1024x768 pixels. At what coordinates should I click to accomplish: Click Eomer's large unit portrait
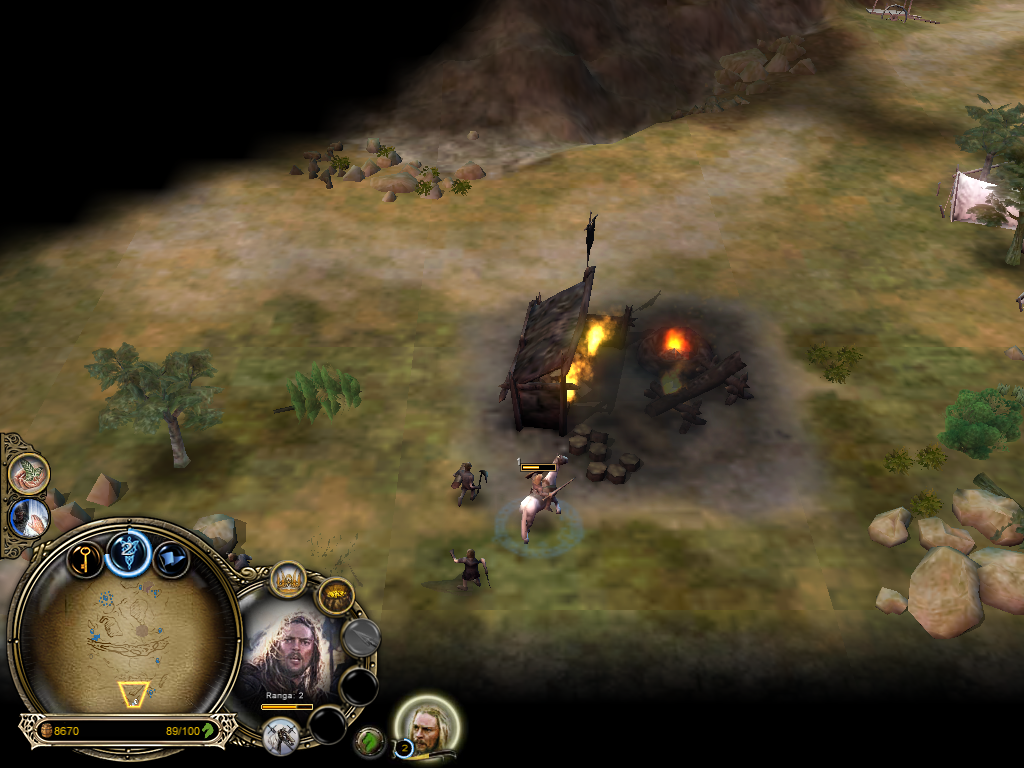[291, 654]
